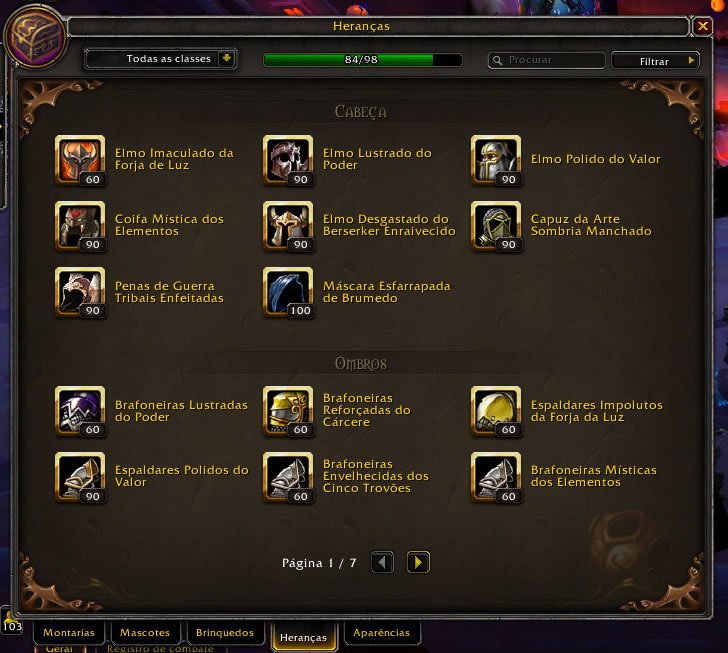This screenshot has height=653, width=728.
Task: Open the Filtrar filter menu
Action: (655, 61)
